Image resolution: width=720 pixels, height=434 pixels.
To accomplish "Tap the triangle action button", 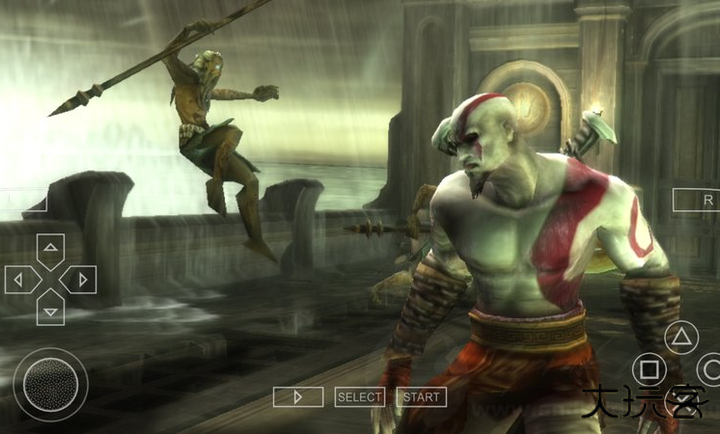I will [681, 338].
